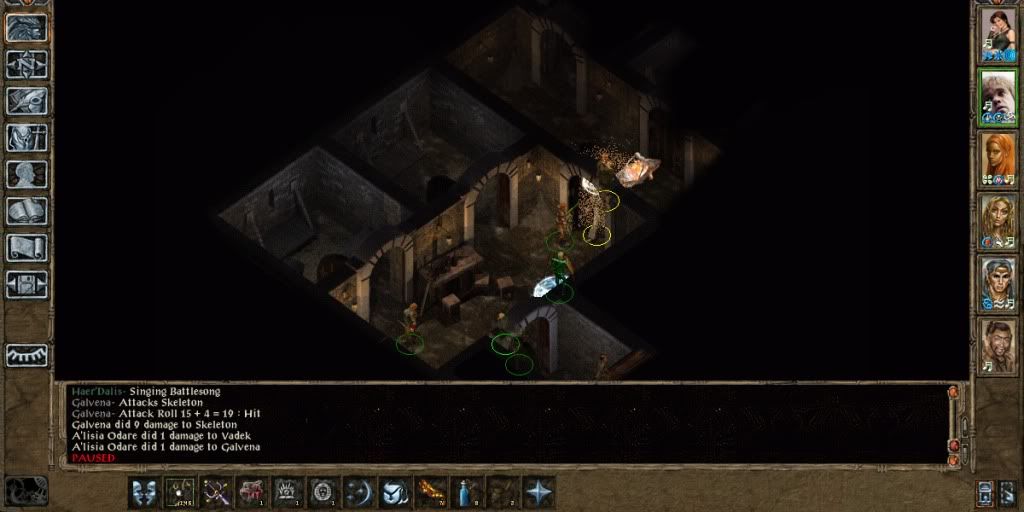Open the four-pointed star special abilities
The width and height of the screenshot is (1024, 512).
tap(539, 492)
